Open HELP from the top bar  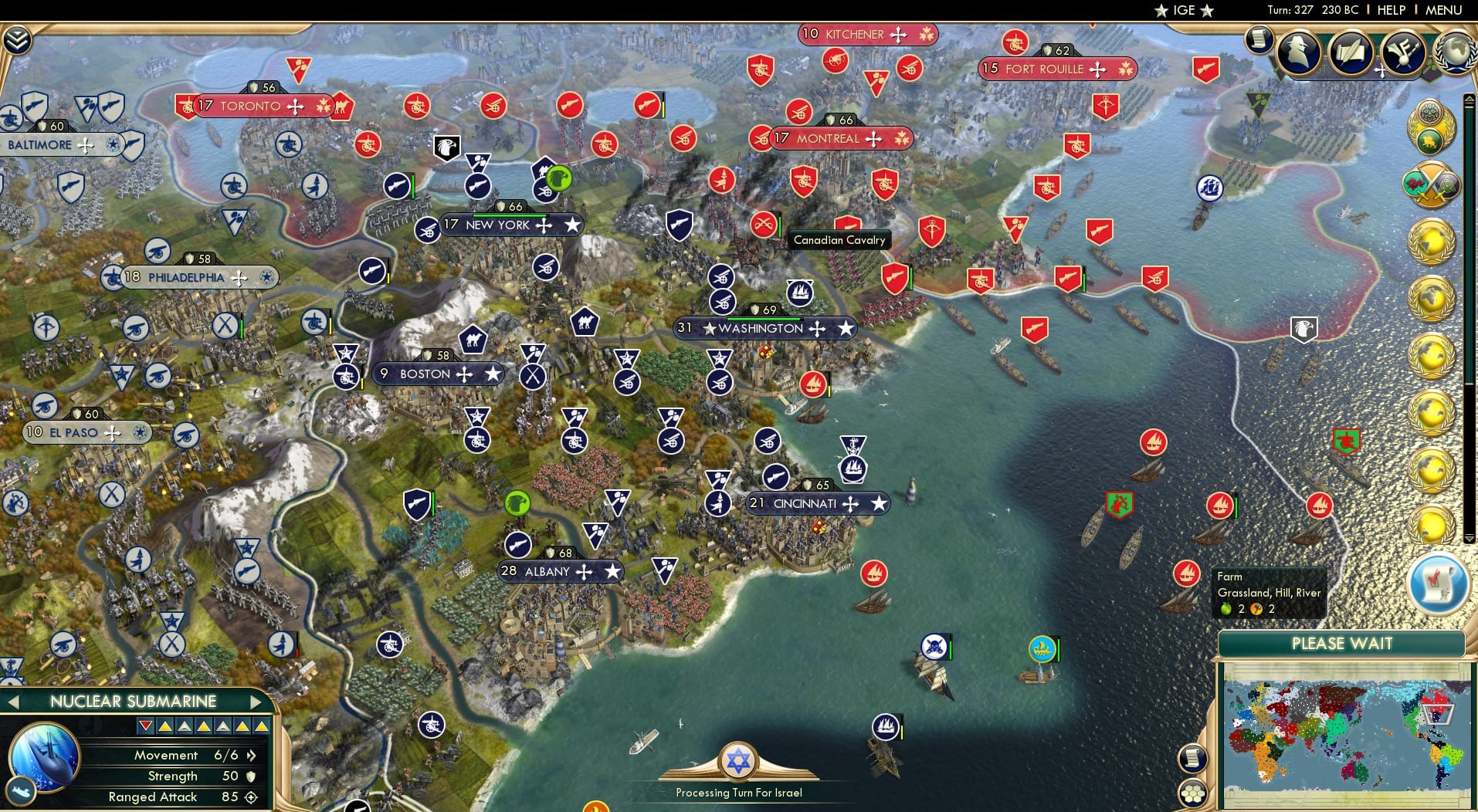(x=1390, y=10)
